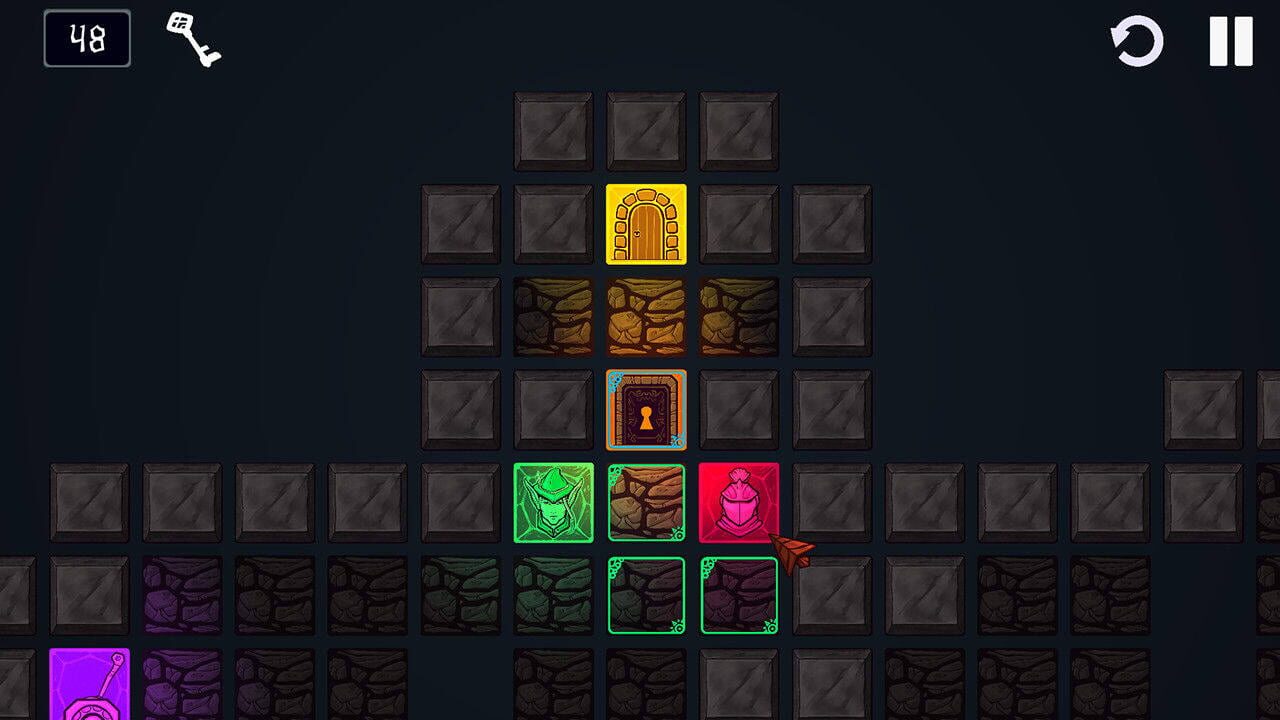
Task: Restart the current level
Action: click(x=1137, y=40)
